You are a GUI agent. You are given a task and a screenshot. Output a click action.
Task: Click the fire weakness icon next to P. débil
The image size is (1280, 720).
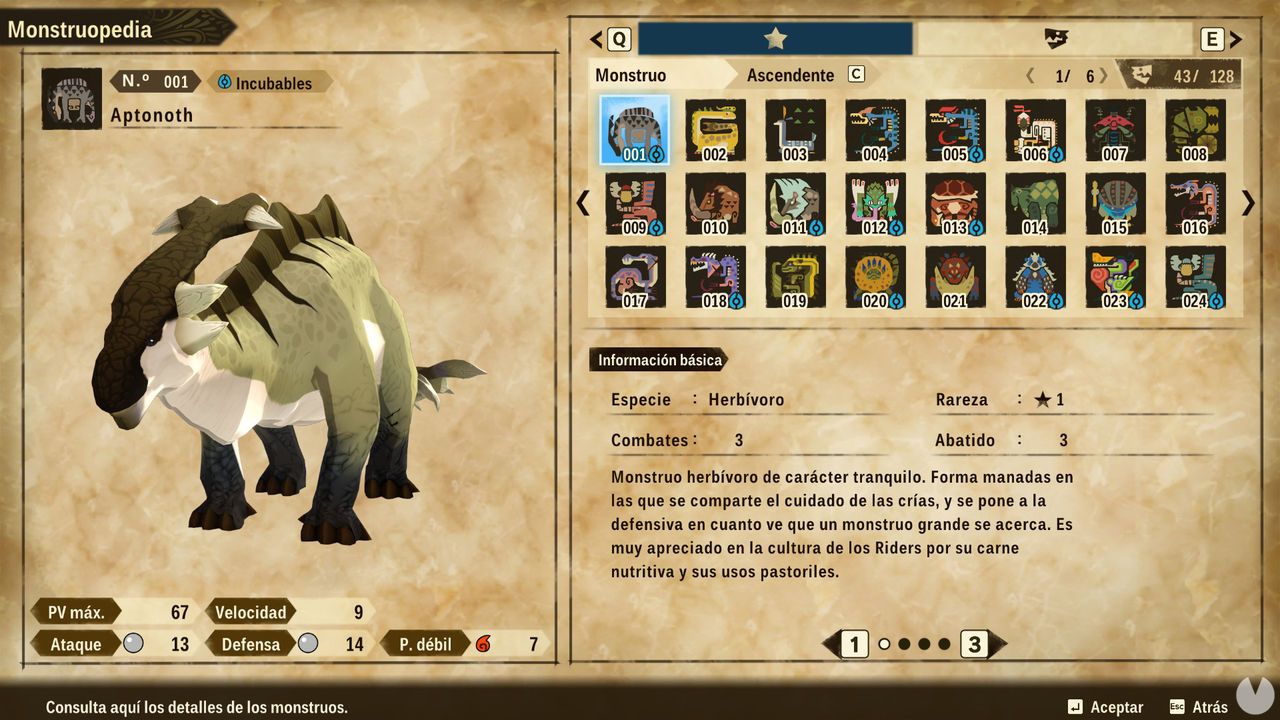point(484,644)
